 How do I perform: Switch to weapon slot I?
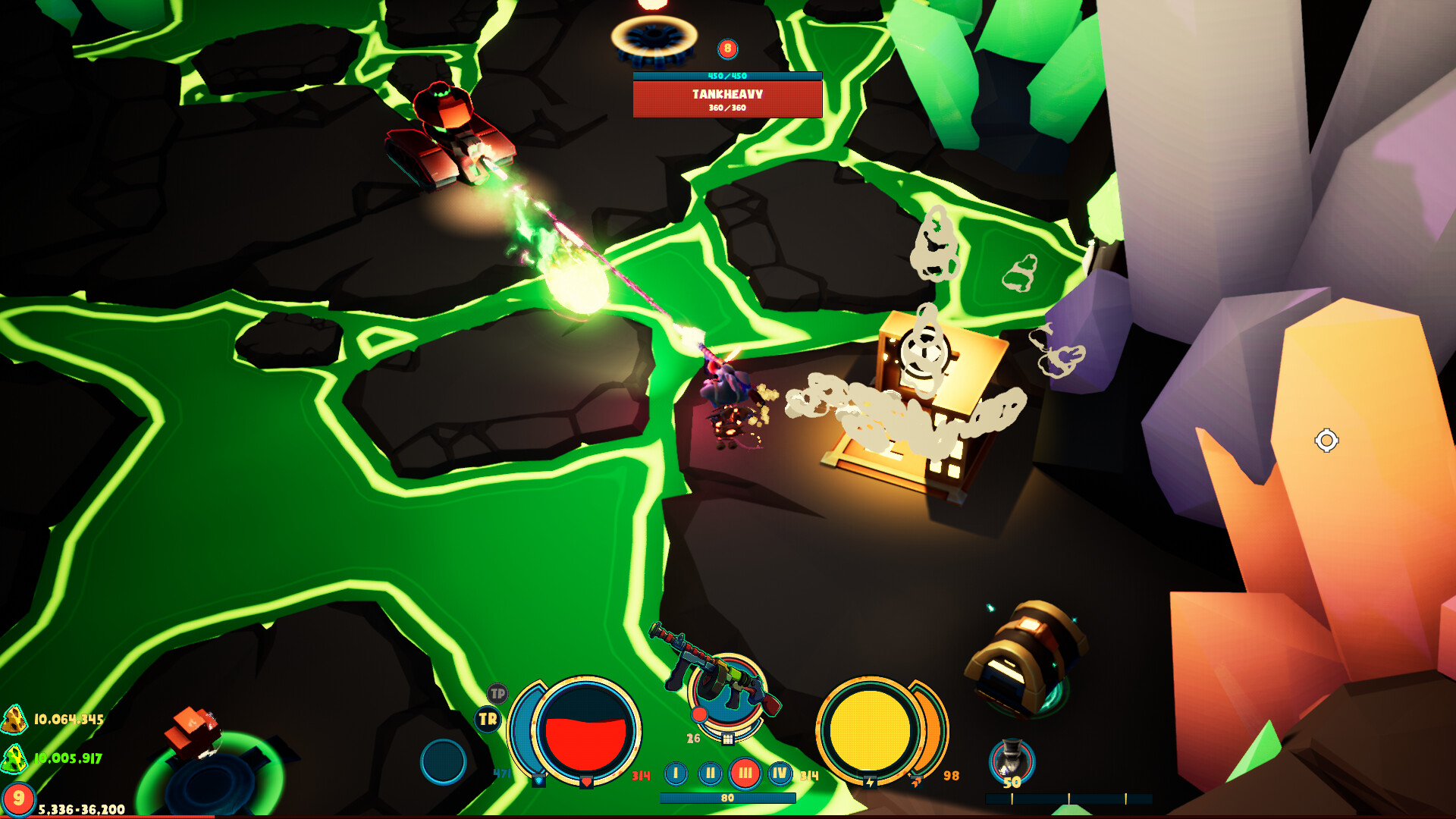click(x=676, y=772)
